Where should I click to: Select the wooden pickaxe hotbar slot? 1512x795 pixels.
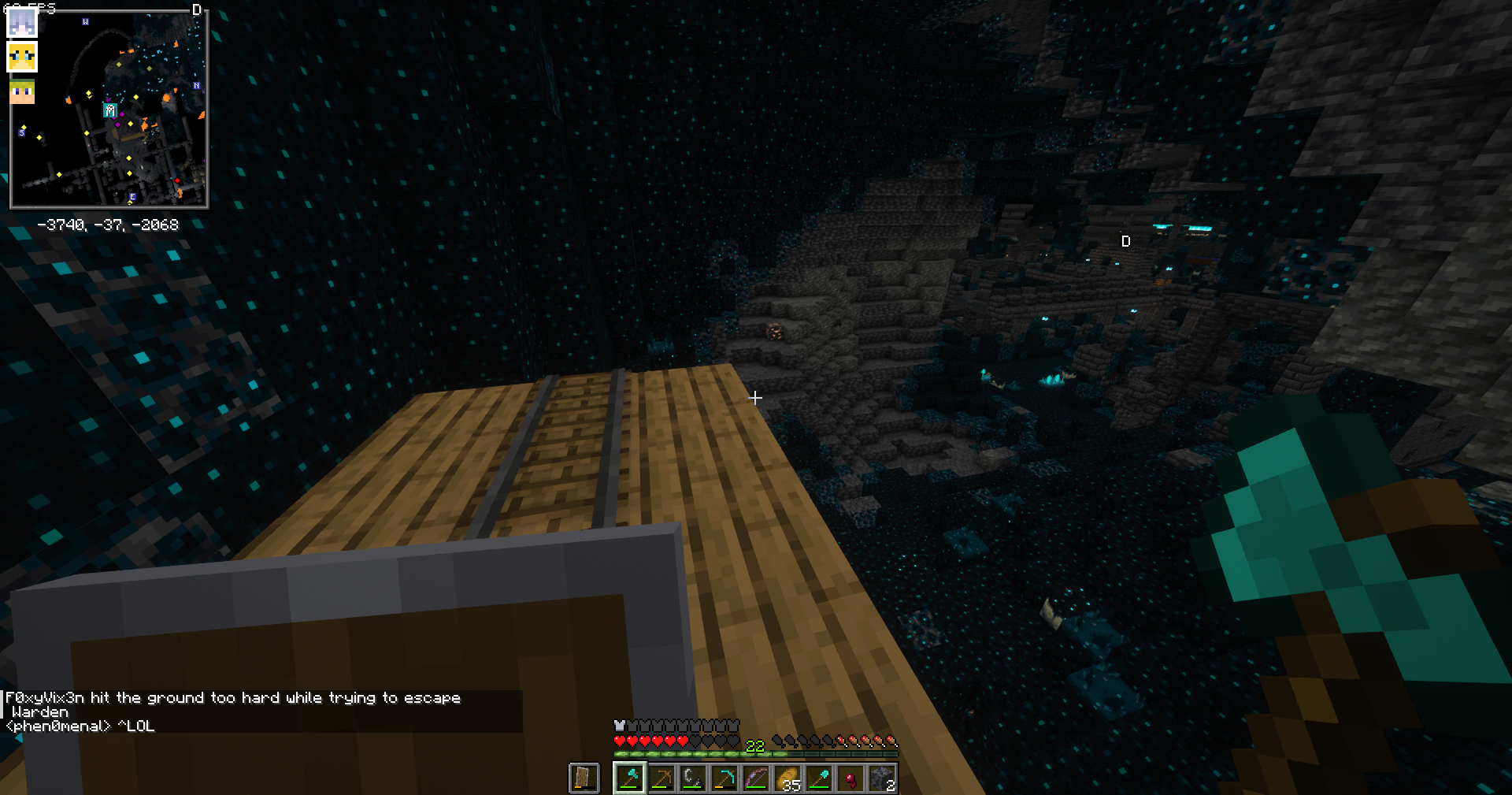point(661,778)
